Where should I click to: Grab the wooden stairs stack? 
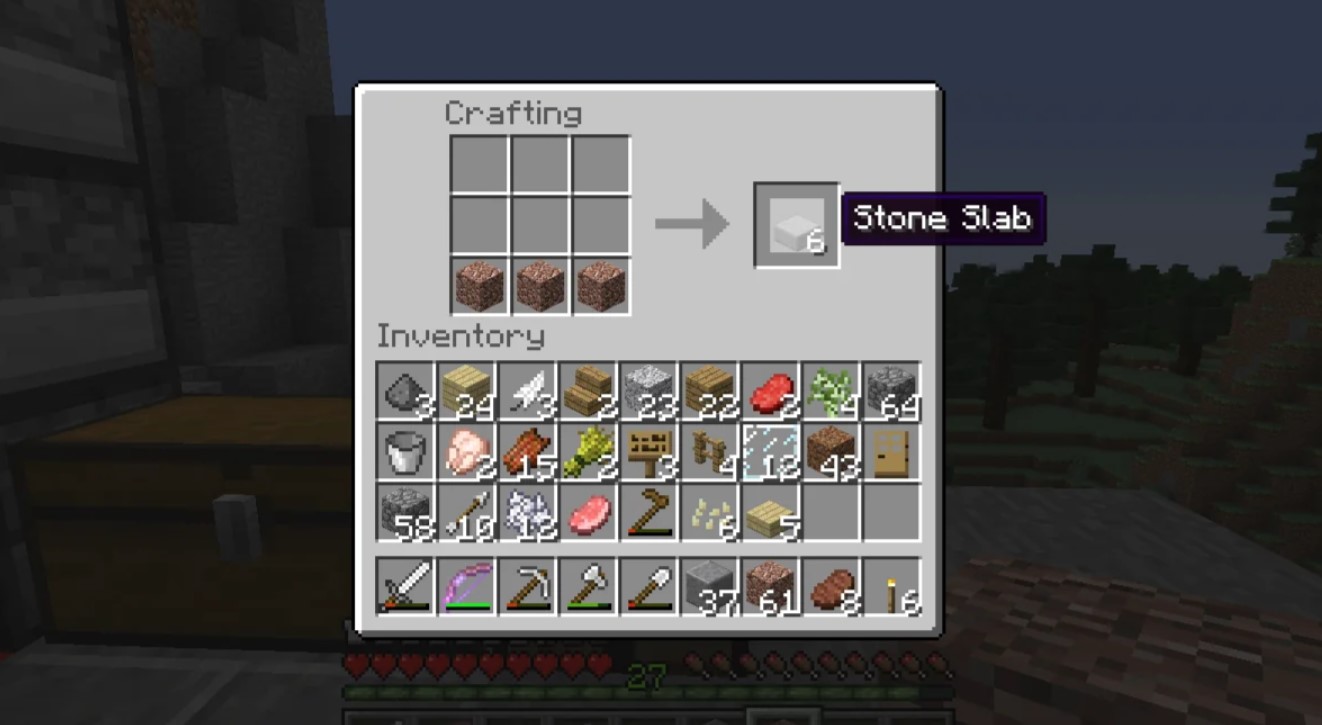pyautogui.click(x=588, y=391)
